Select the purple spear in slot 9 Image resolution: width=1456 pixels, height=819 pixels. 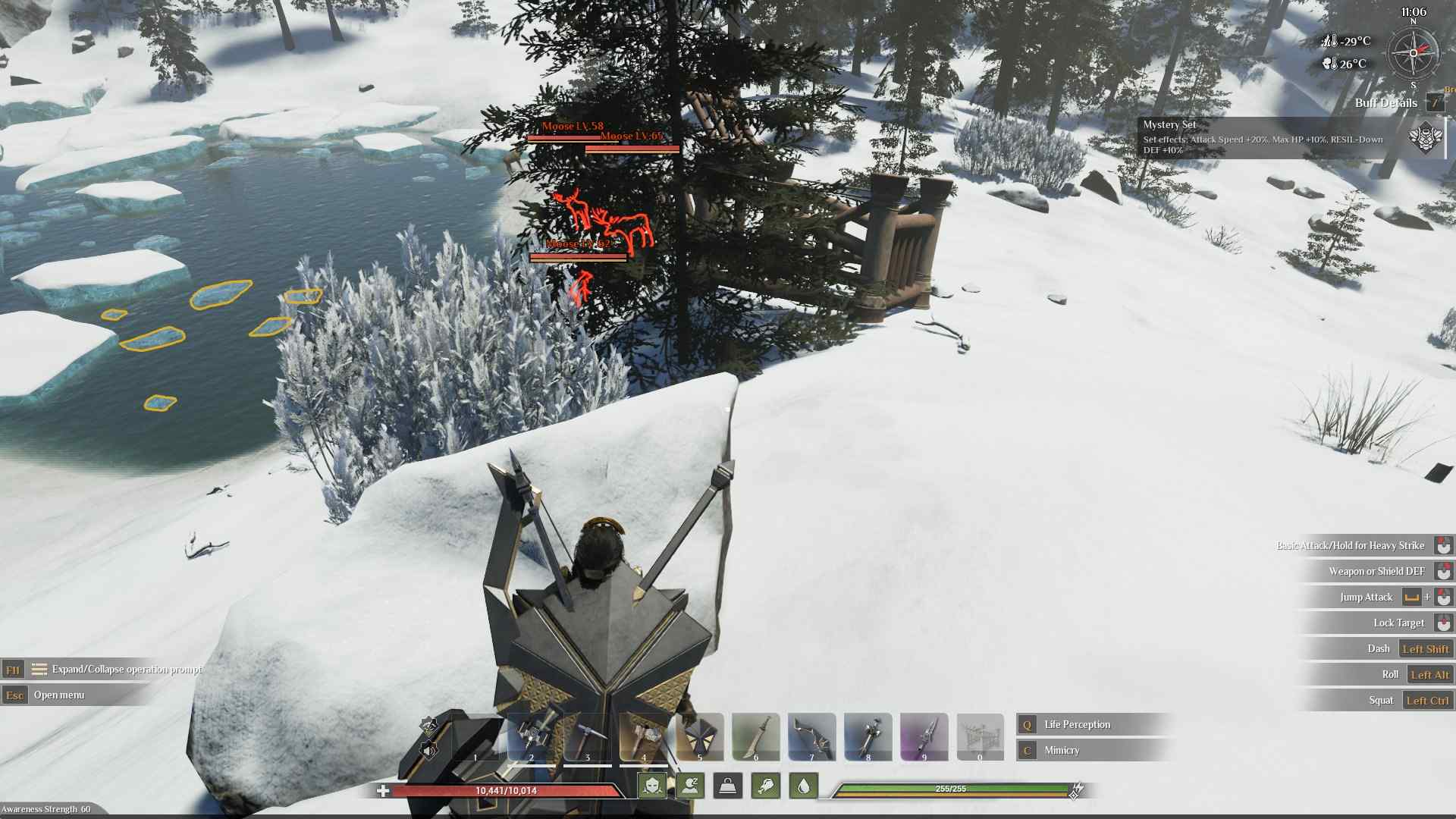pyautogui.click(x=924, y=736)
